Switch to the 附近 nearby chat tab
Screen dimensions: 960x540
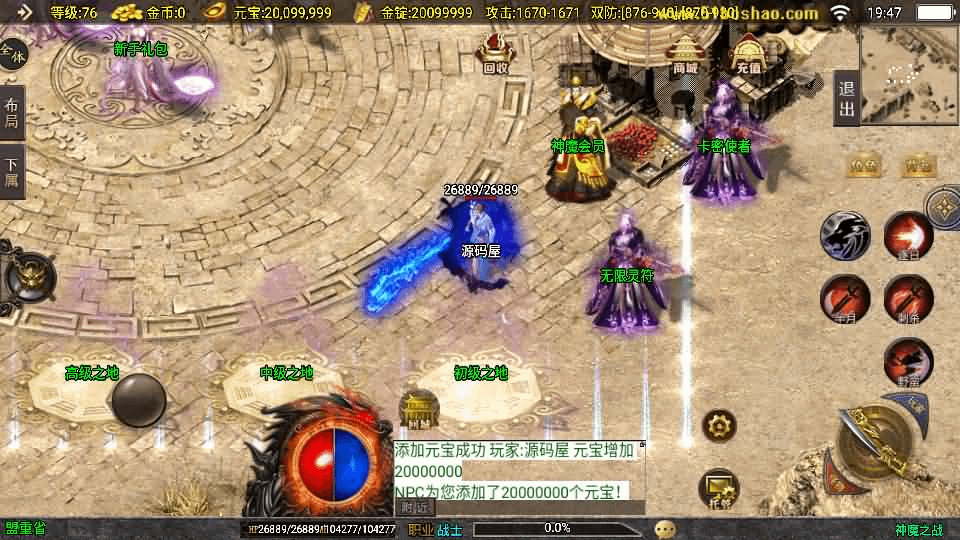coord(417,507)
